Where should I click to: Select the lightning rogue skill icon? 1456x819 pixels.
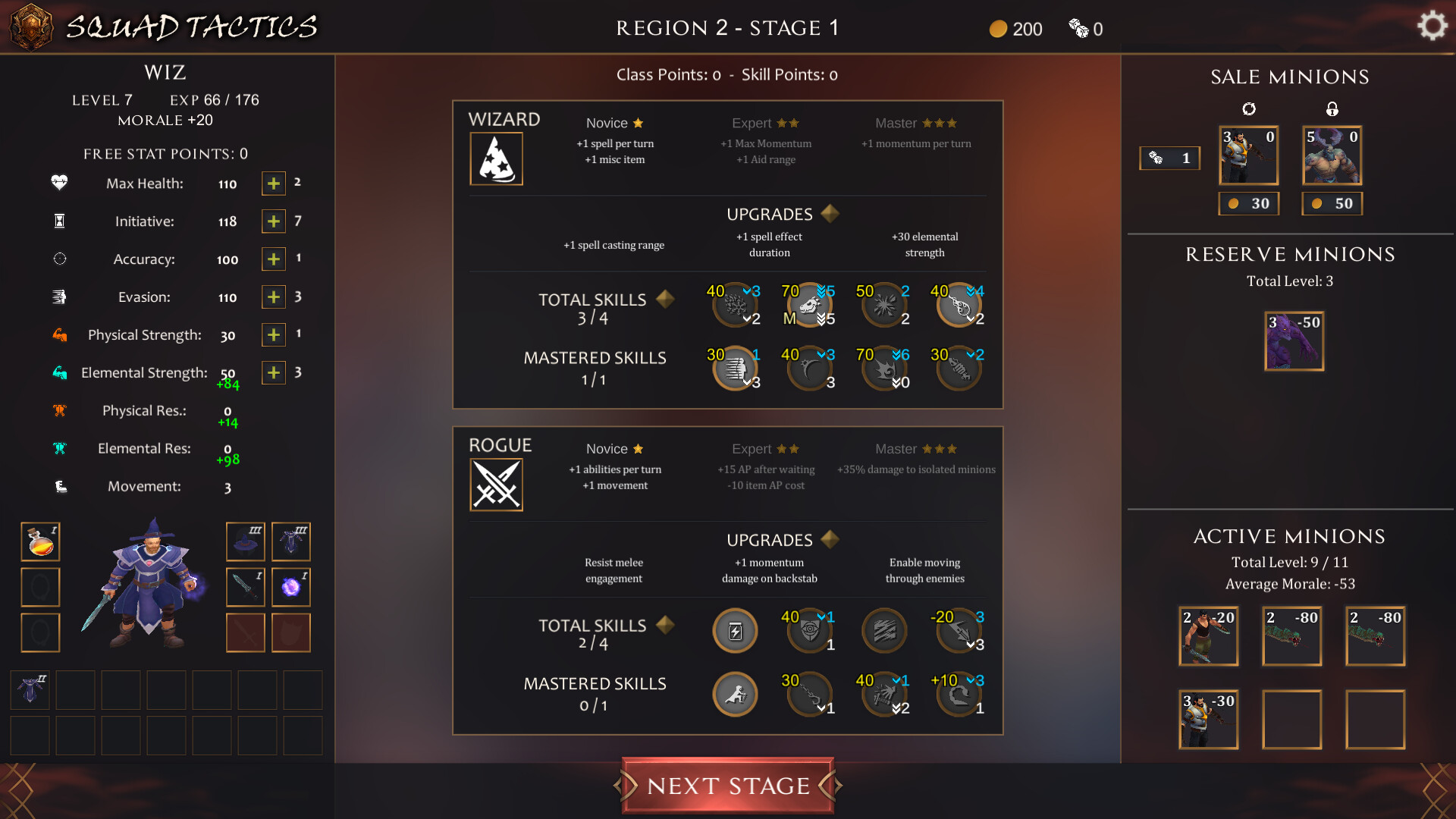(x=734, y=630)
